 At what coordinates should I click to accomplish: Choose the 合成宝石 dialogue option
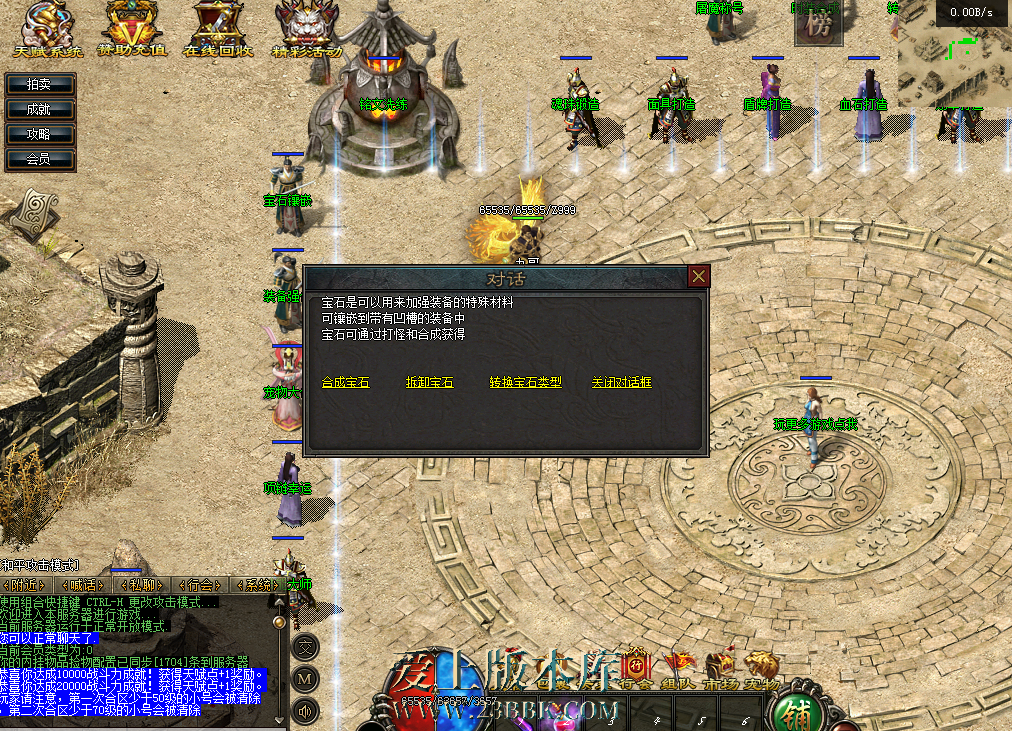[x=346, y=382]
